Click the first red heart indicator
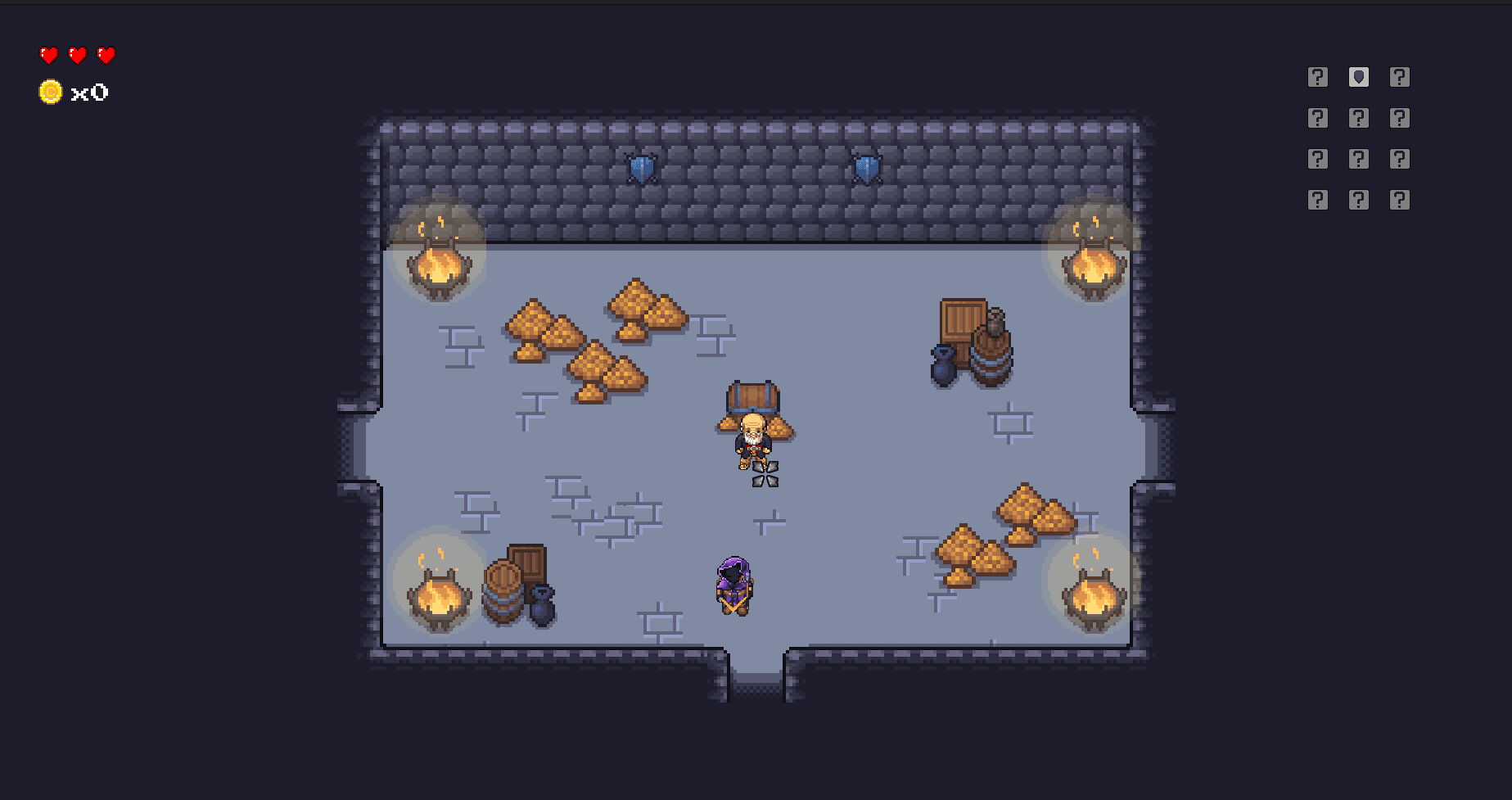1512x800 pixels. (x=48, y=56)
